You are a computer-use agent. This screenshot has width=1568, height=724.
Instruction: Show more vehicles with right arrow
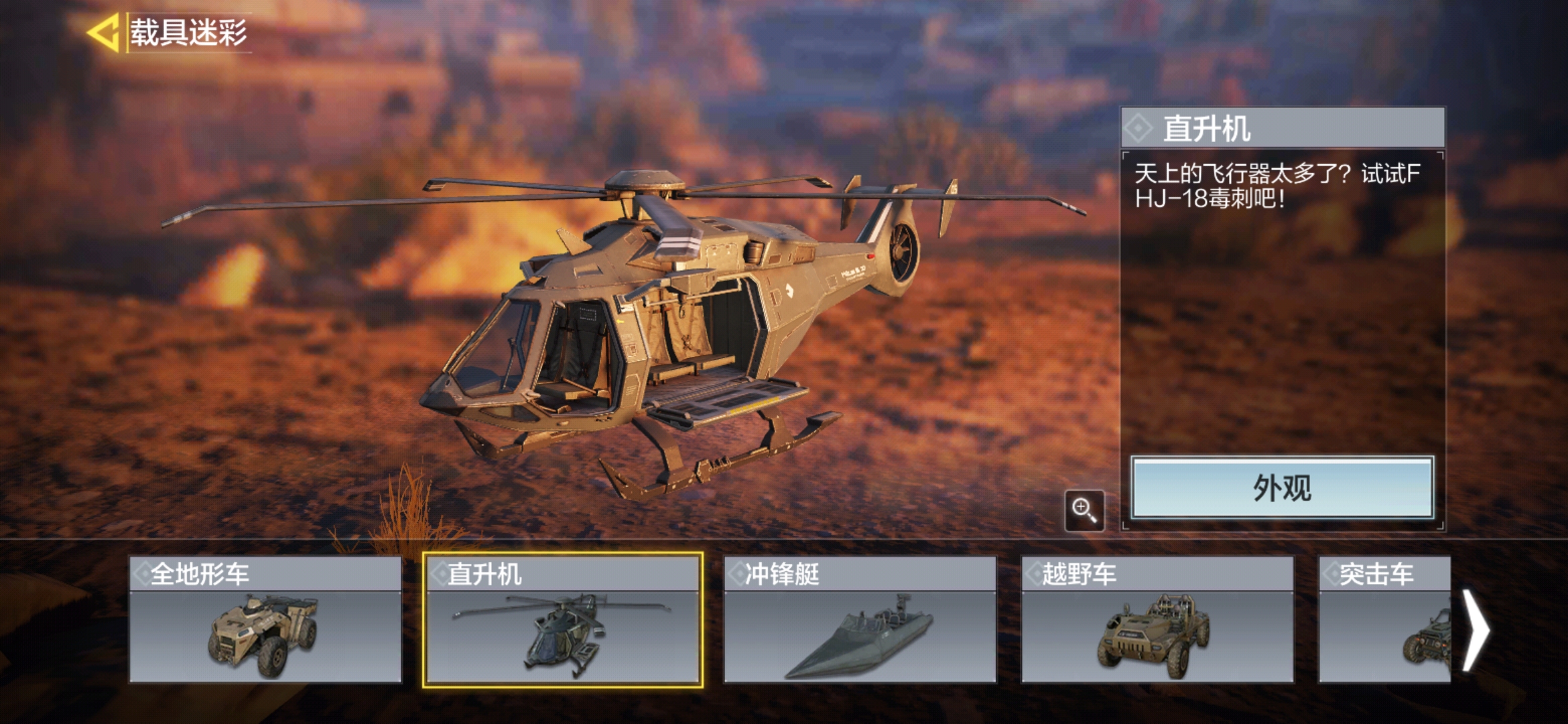1476,629
